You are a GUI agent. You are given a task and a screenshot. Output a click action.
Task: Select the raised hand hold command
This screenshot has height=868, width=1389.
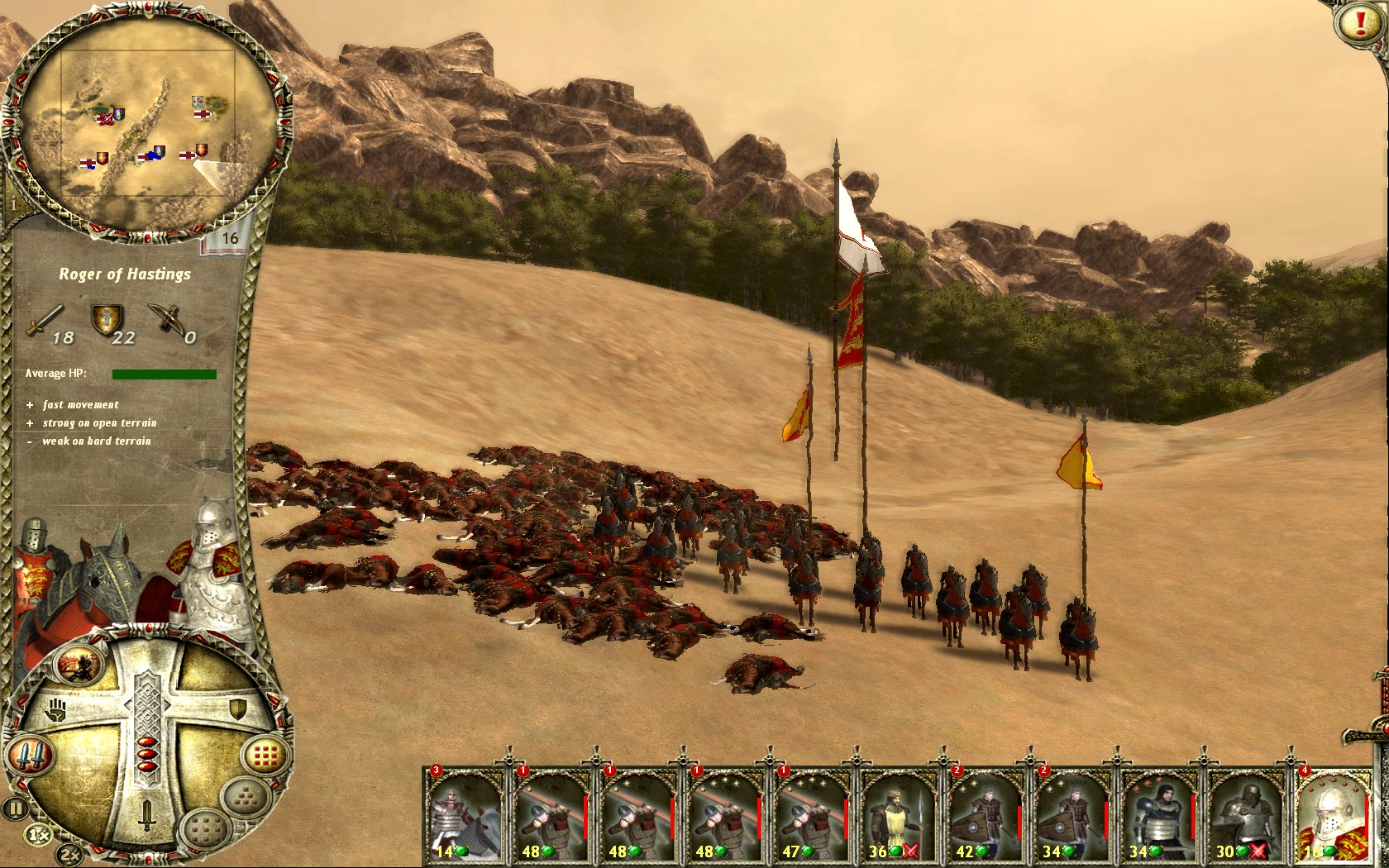click(x=56, y=709)
